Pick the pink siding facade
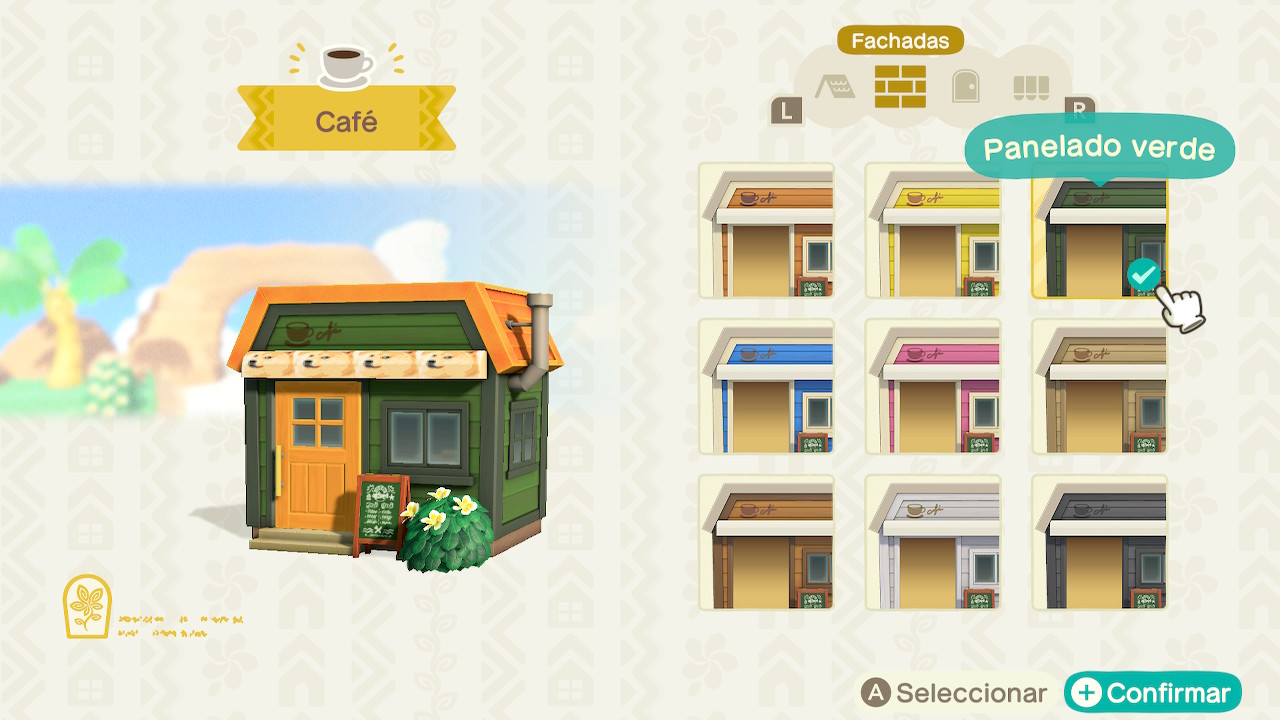Image resolution: width=1280 pixels, height=720 pixels. point(933,387)
